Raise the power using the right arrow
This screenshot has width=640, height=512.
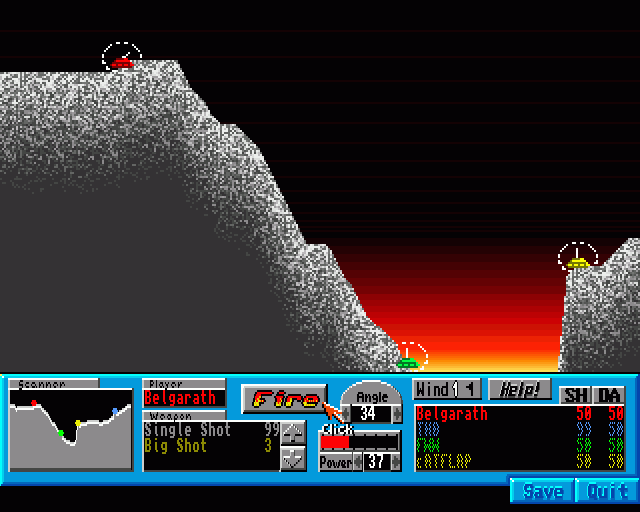click(396, 462)
